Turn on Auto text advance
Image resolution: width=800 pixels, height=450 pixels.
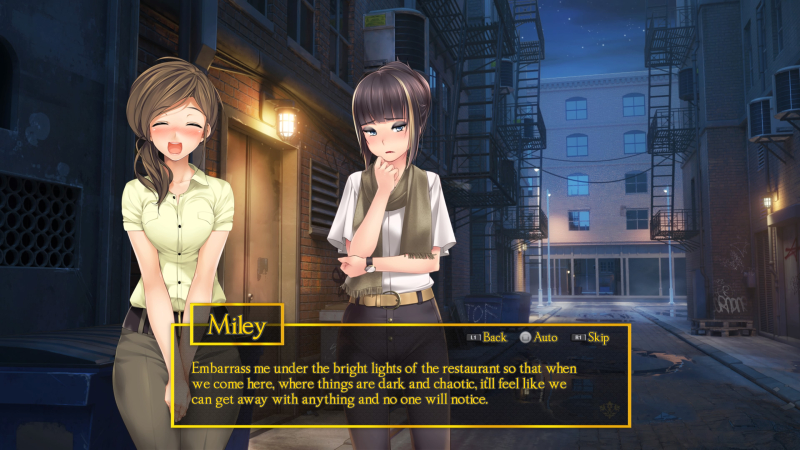(544, 337)
